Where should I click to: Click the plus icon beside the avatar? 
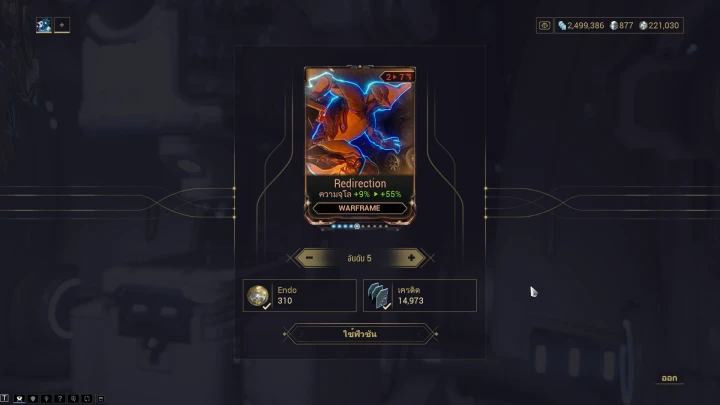coord(62,25)
